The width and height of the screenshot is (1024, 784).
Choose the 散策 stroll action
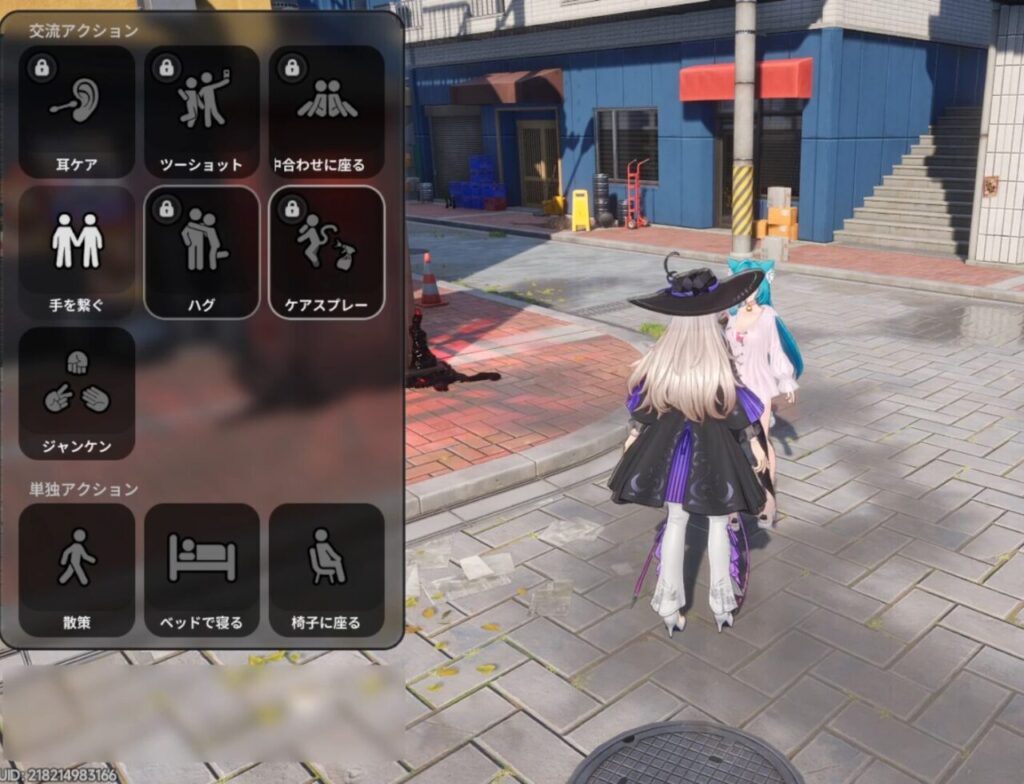coord(77,570)
